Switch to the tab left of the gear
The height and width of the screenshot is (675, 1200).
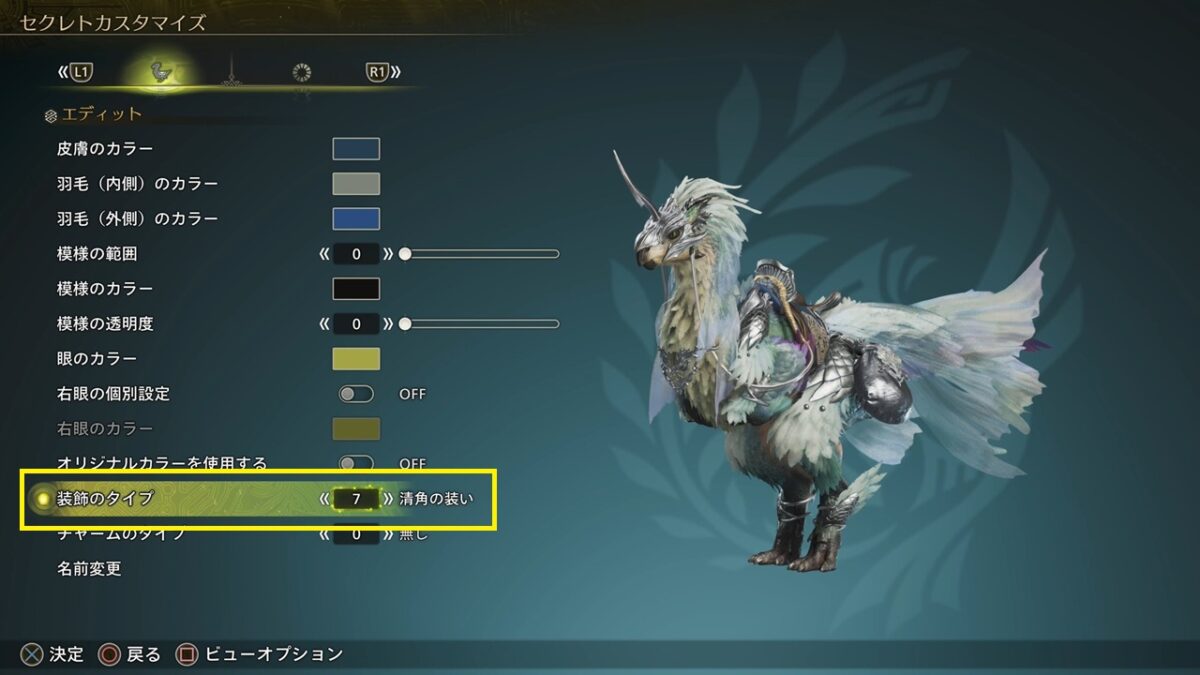click(x=231, y=72)
